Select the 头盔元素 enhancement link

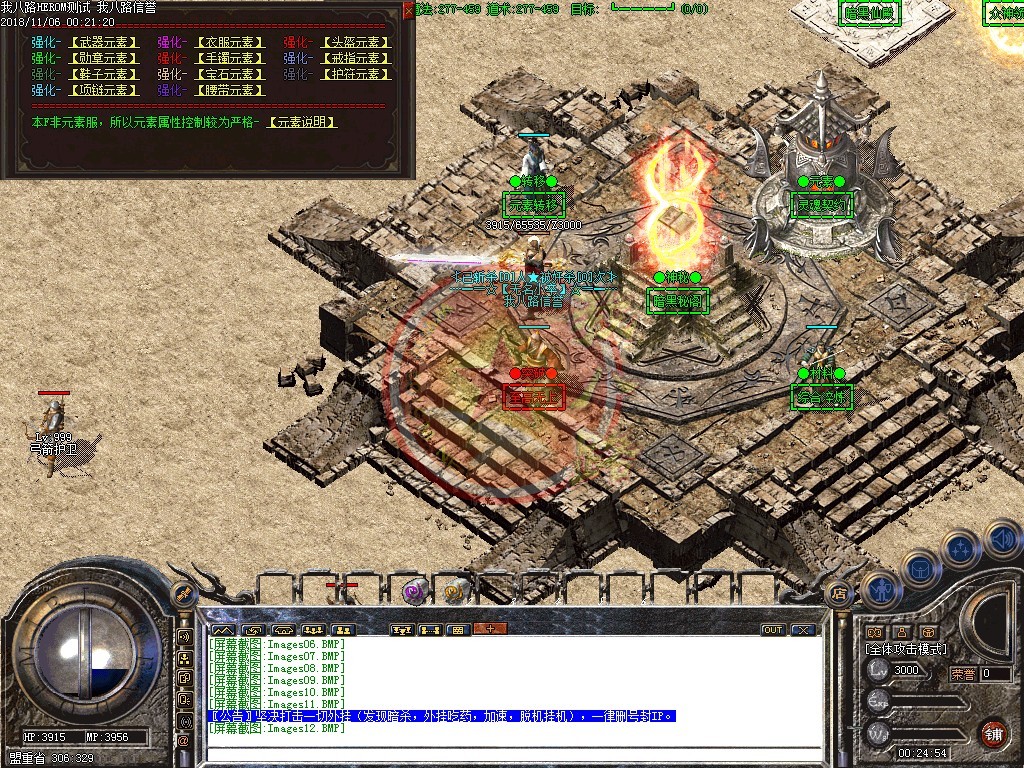coord(355,43)
